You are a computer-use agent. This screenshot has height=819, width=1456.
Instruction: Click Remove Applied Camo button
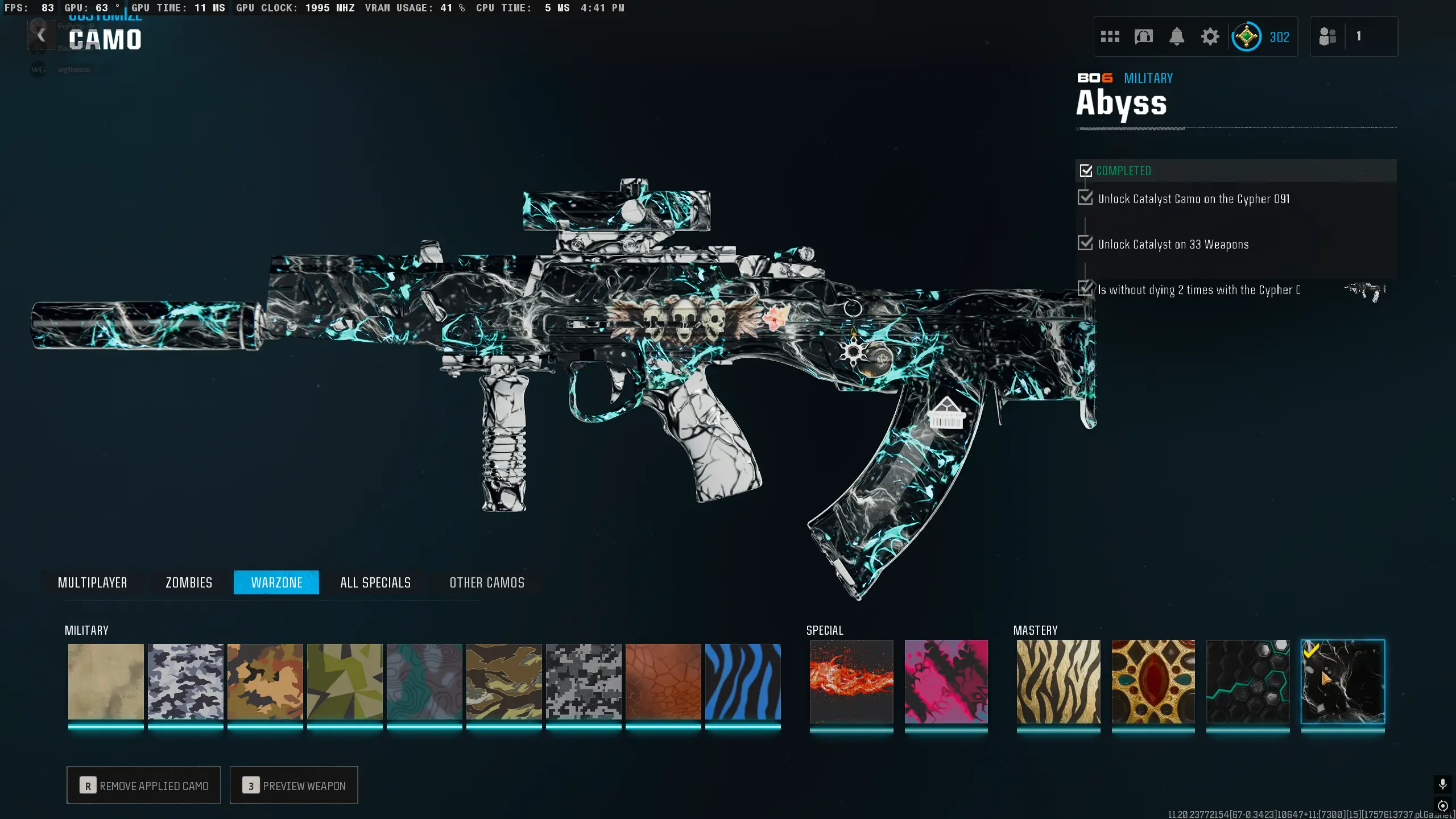tap(143, 785)
